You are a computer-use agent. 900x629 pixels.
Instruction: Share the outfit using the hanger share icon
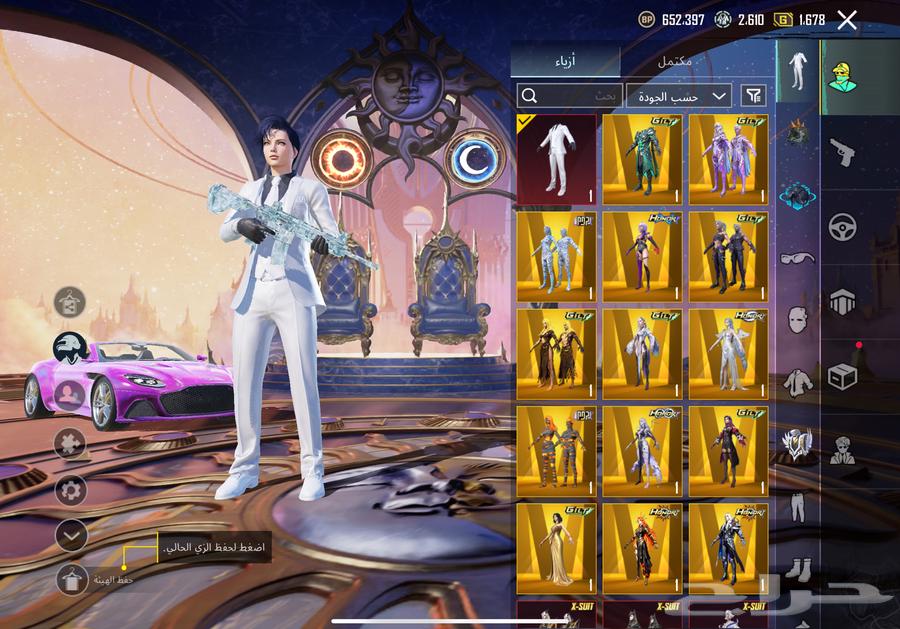70,298
